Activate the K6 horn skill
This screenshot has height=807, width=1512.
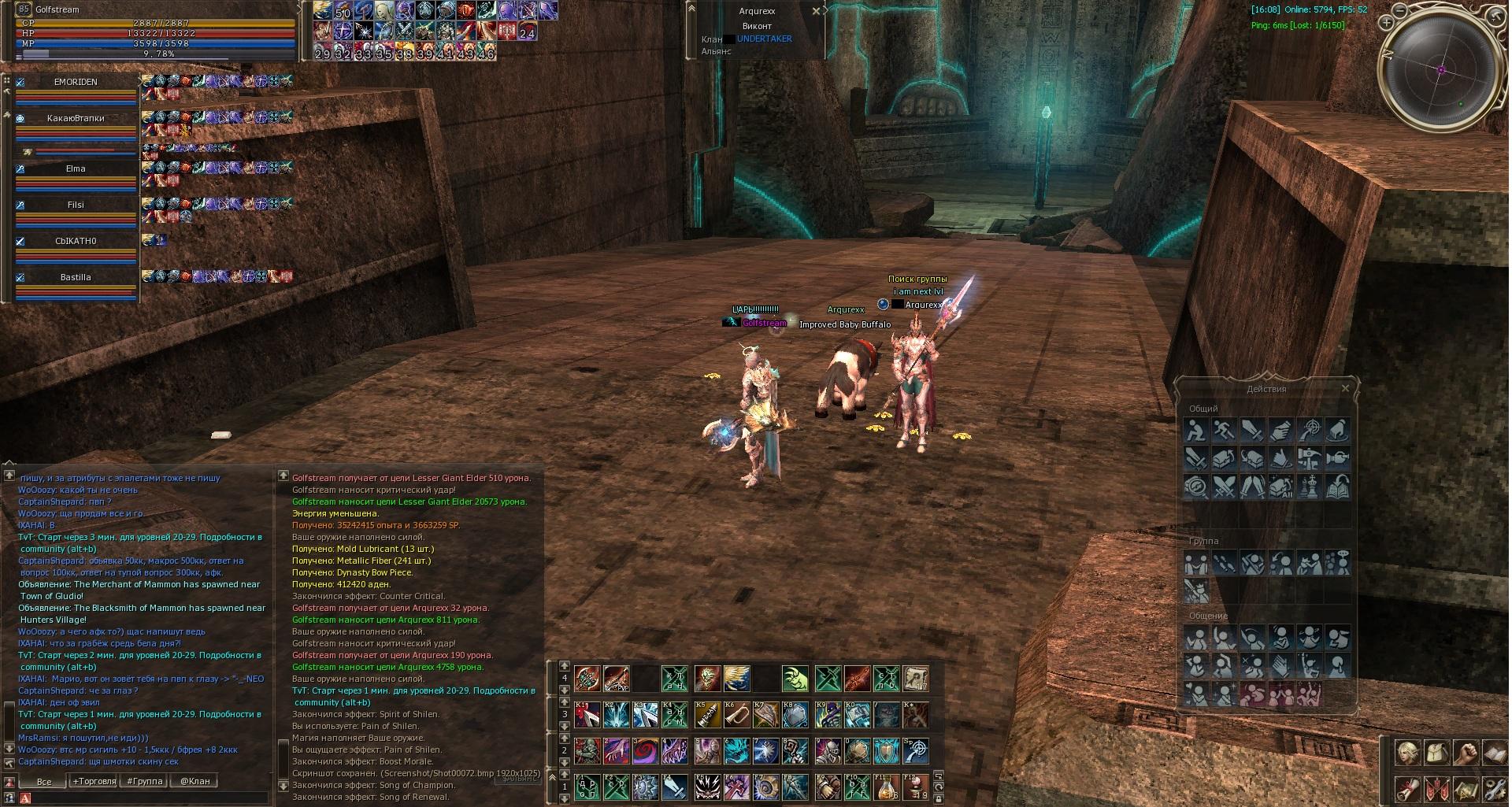tap(736, 715)
